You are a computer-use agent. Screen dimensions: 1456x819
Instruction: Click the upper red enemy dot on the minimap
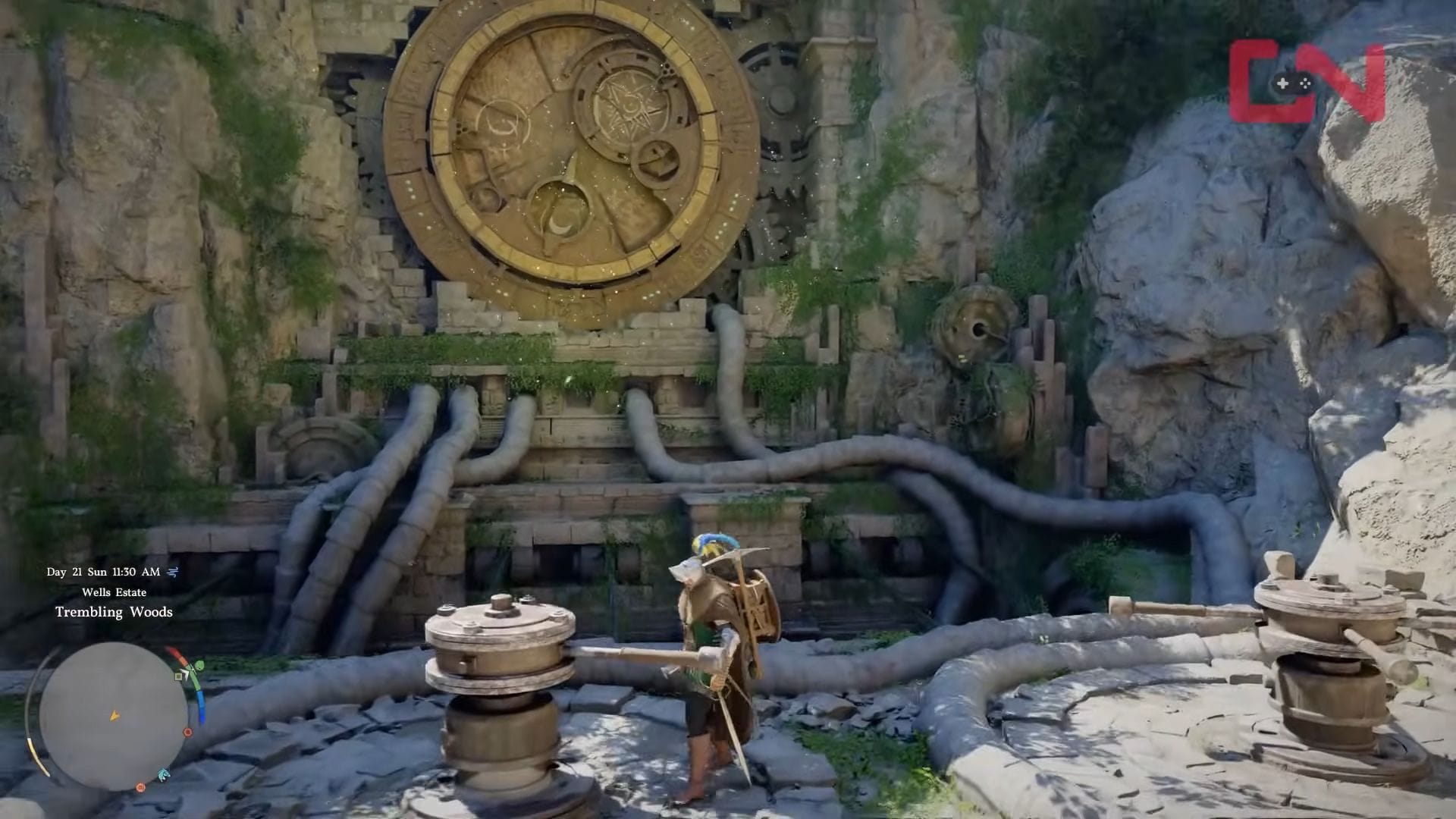point(187,733)
